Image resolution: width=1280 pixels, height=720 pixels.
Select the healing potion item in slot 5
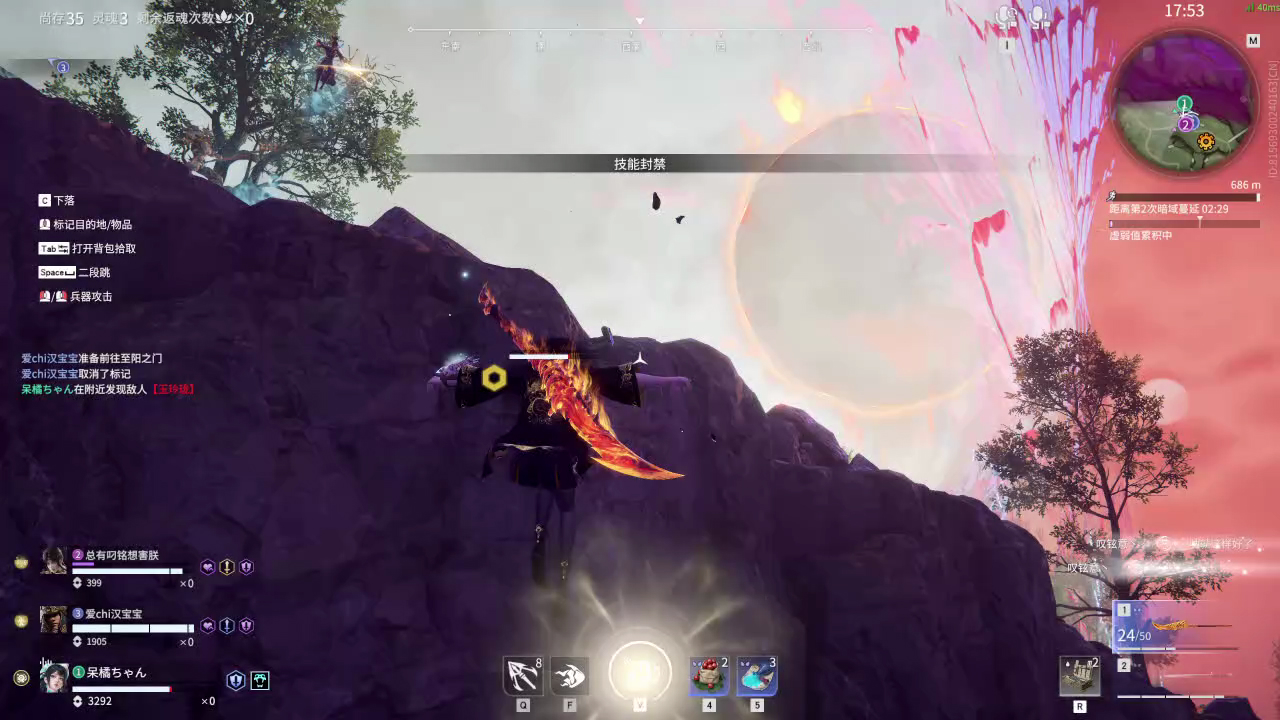click(757, 676)
